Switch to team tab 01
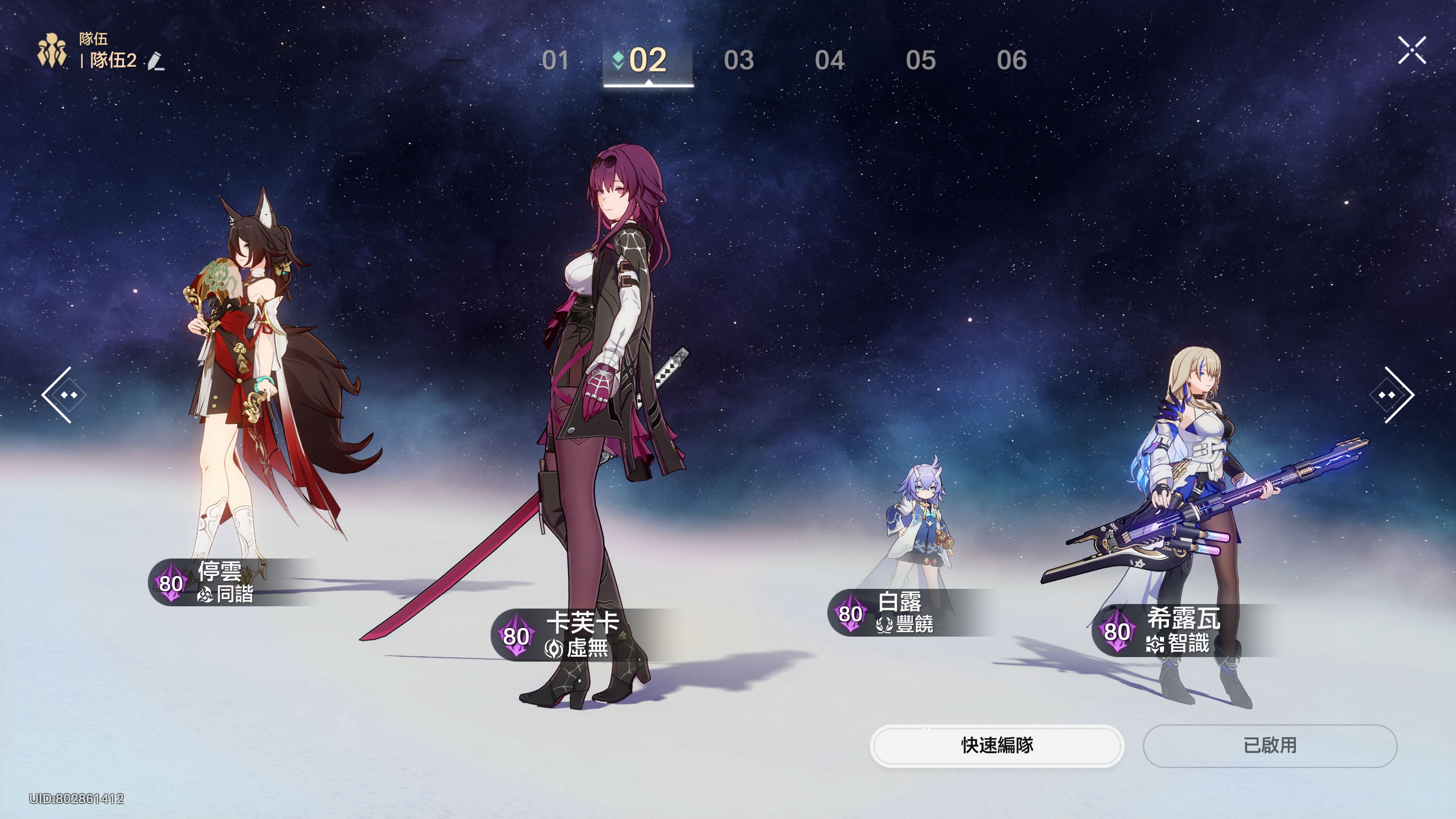 [555, 61]
